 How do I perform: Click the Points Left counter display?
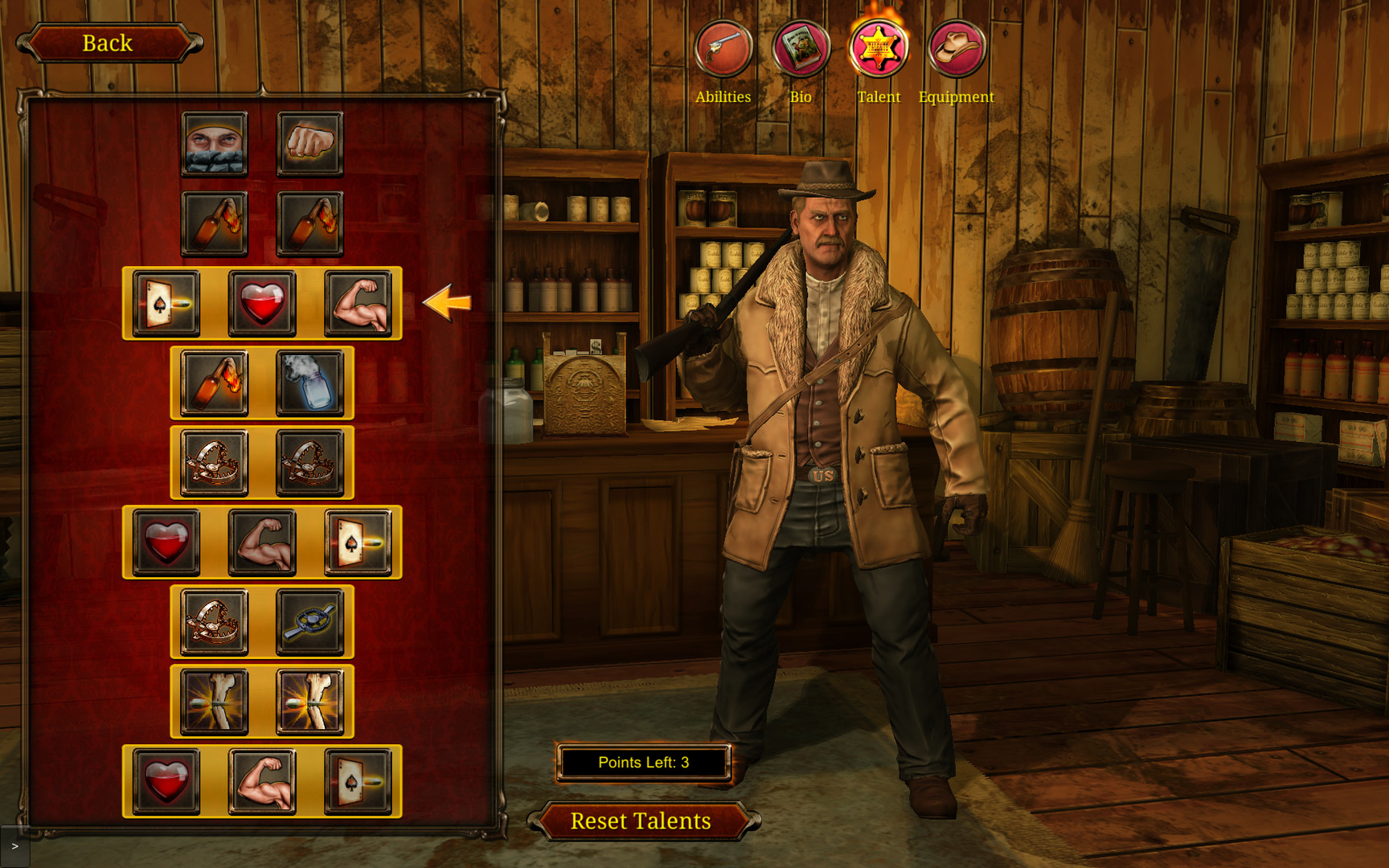[644, 762]
